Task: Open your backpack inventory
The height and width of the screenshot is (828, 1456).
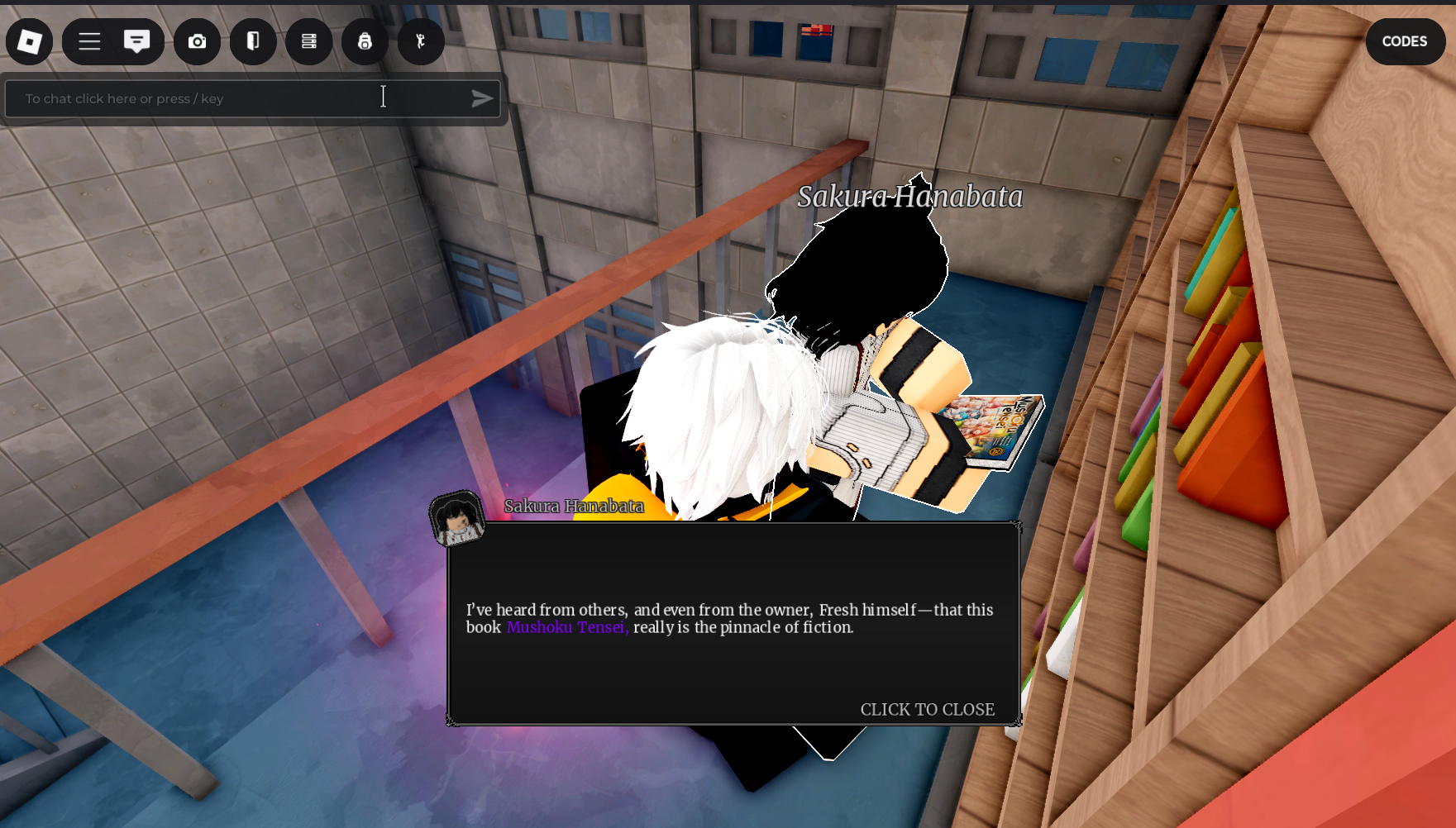Action: 365,41
